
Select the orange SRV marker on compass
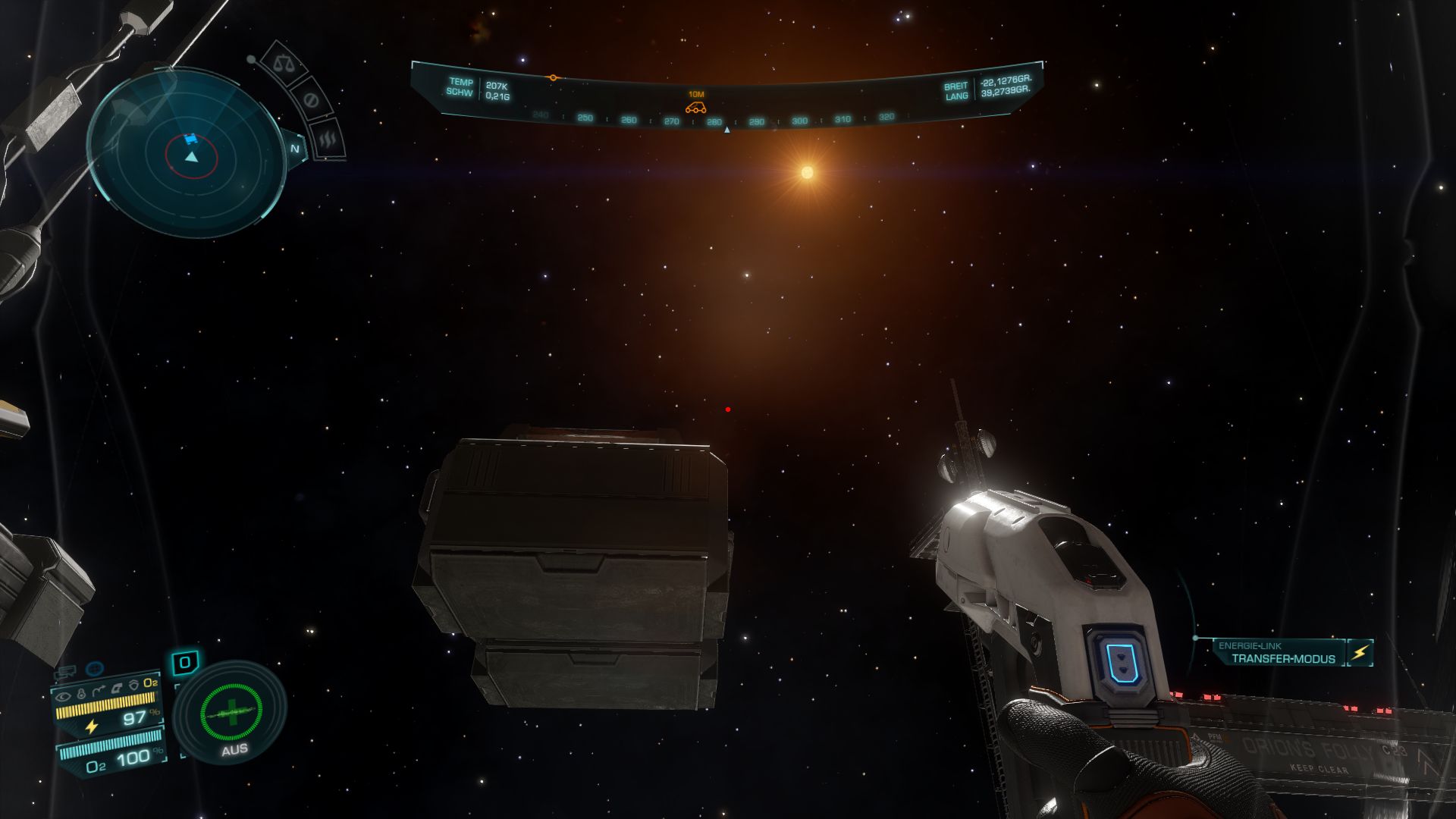click(x=696, y=107)
